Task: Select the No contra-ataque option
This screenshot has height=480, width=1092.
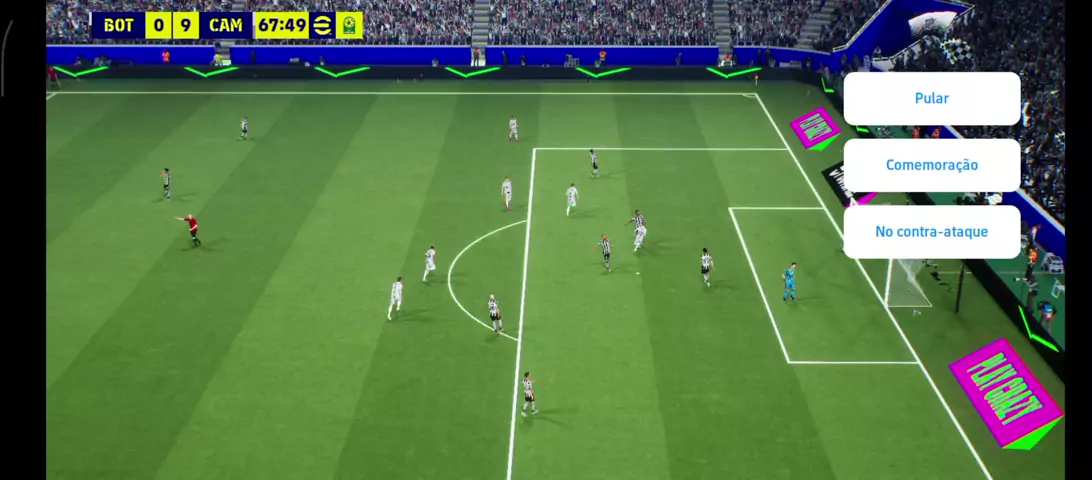Action: point(931,232)
